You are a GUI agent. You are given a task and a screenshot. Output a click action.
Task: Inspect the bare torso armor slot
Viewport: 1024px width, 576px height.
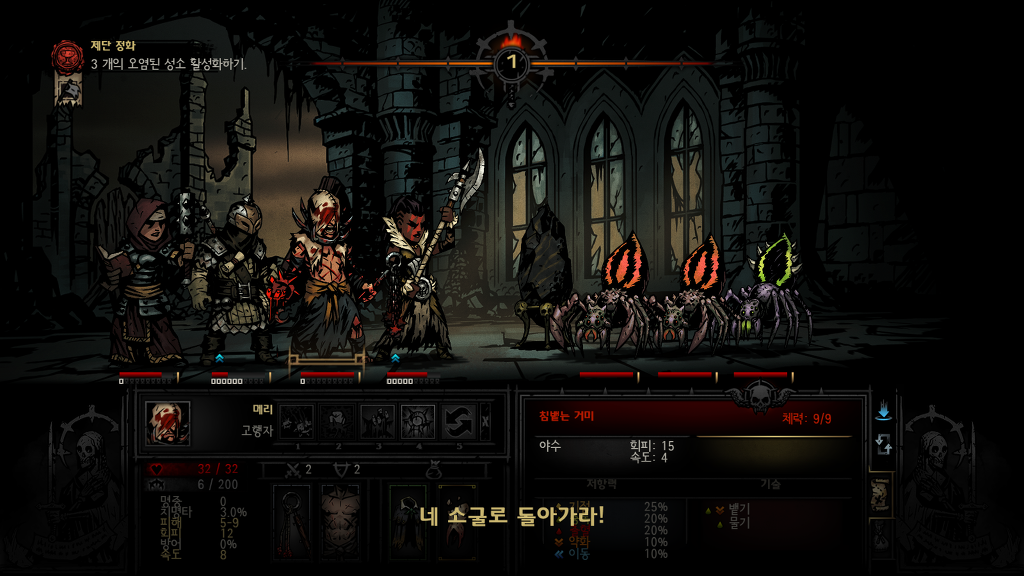click(x=341, y=521)
